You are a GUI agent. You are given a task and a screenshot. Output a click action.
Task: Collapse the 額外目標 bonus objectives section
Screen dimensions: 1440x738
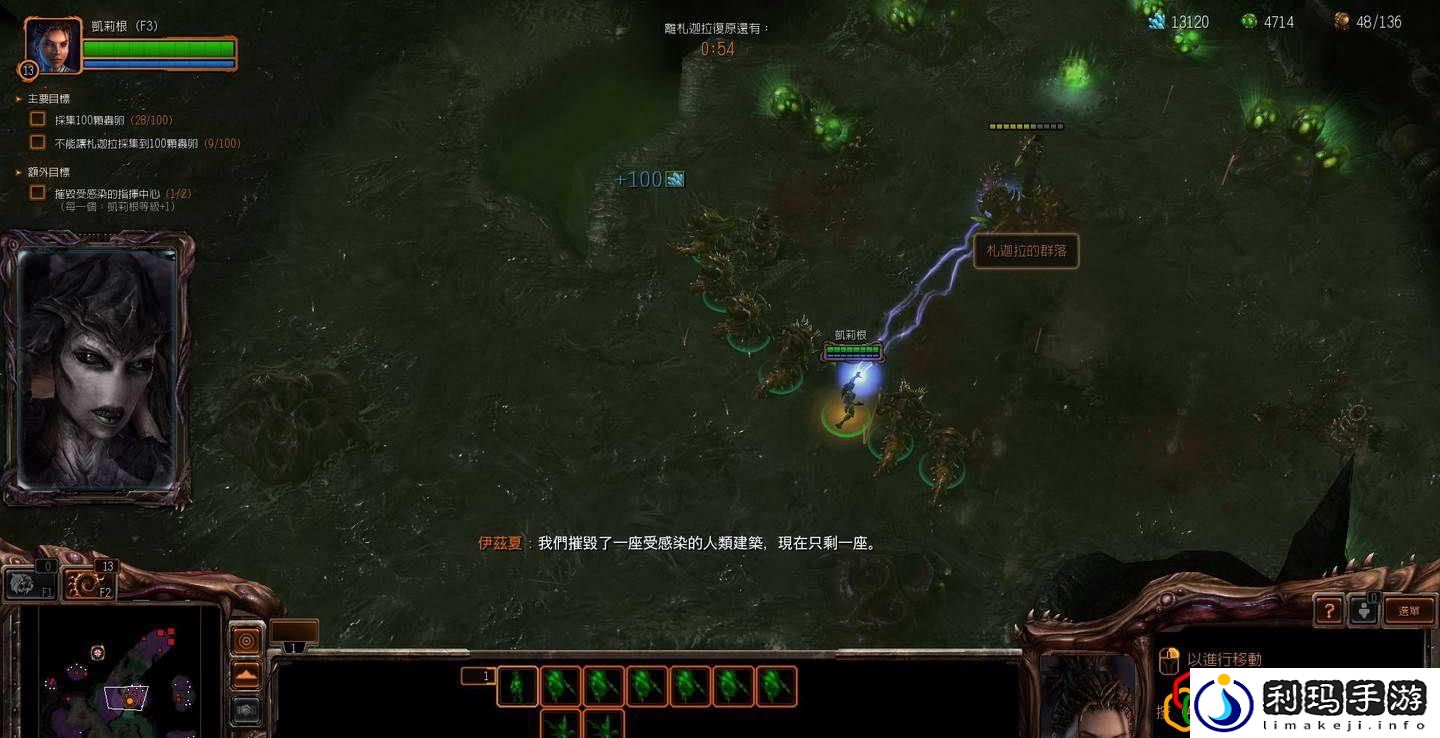click(x=16, y=171)
